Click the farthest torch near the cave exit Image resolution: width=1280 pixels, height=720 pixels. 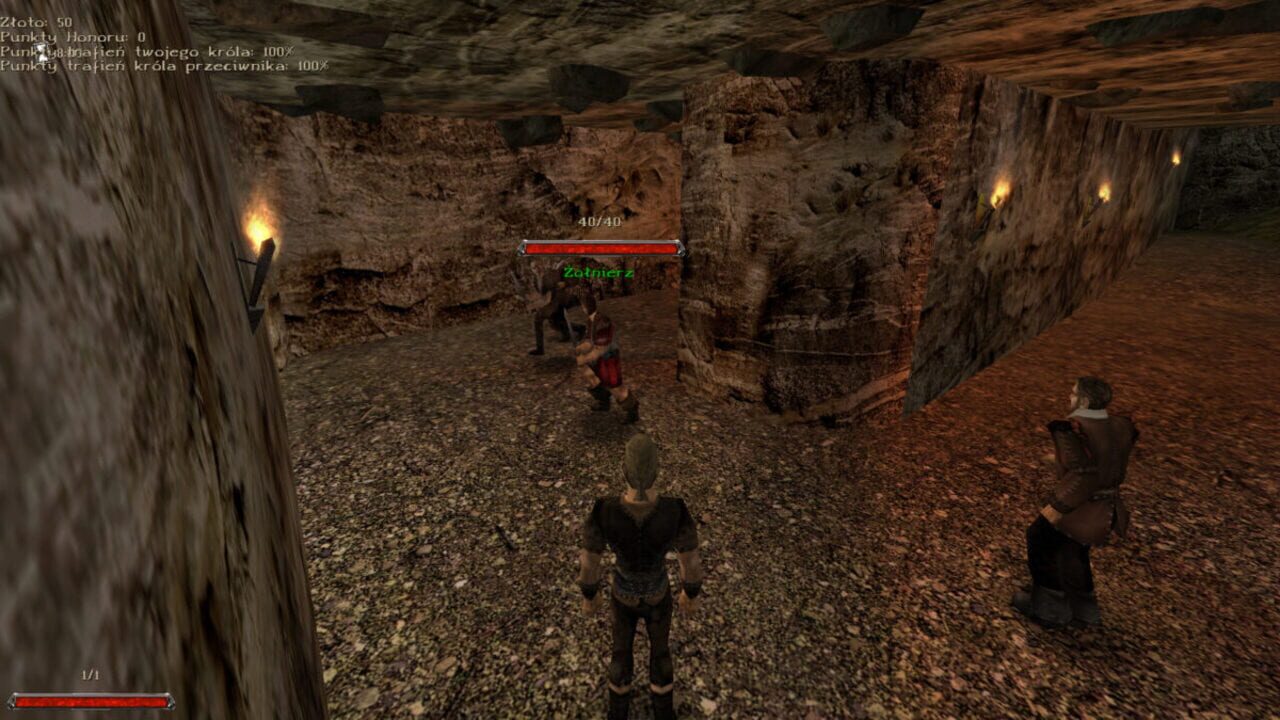tap(1175, 158)
